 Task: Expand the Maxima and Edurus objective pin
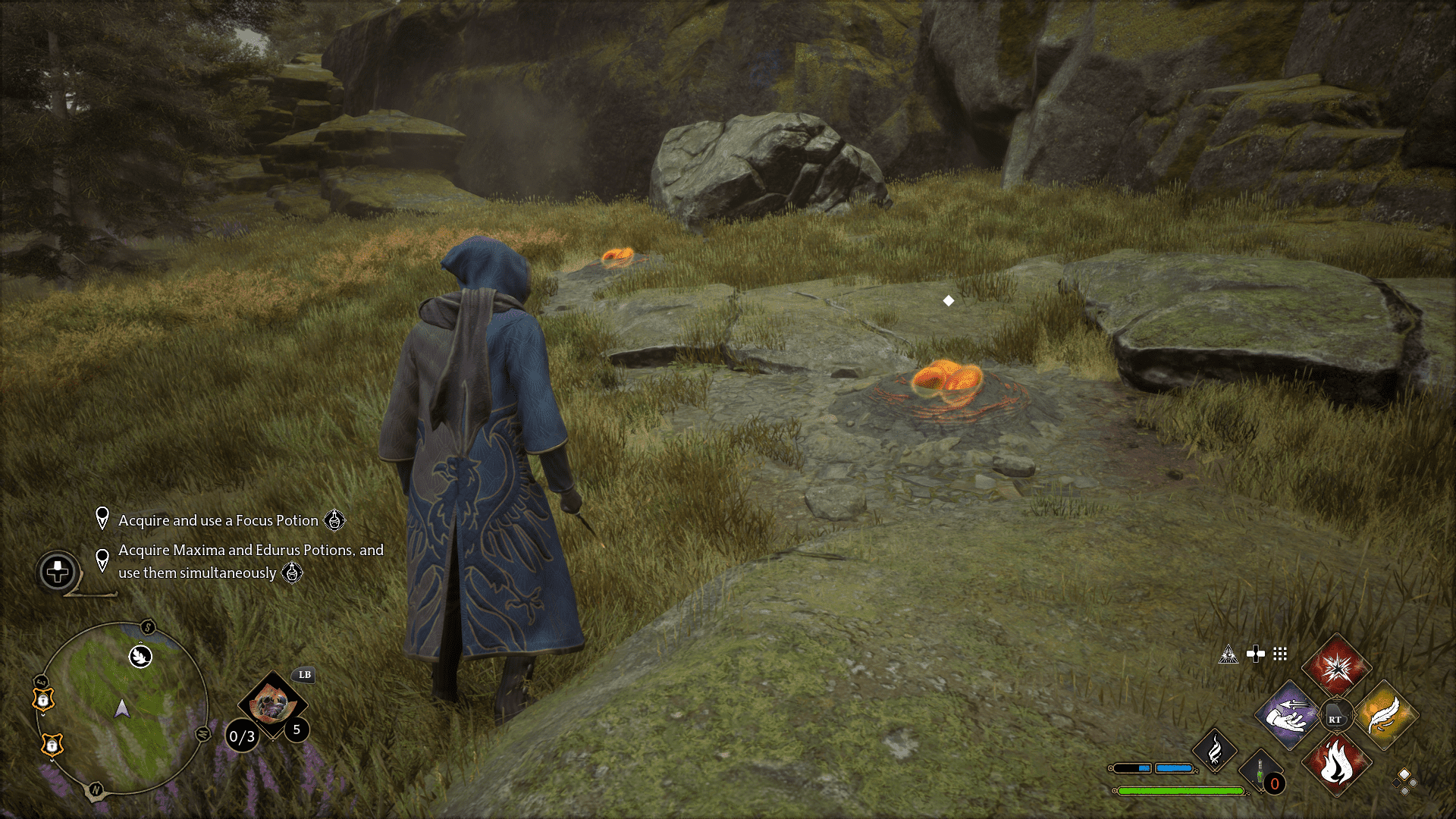102,560
